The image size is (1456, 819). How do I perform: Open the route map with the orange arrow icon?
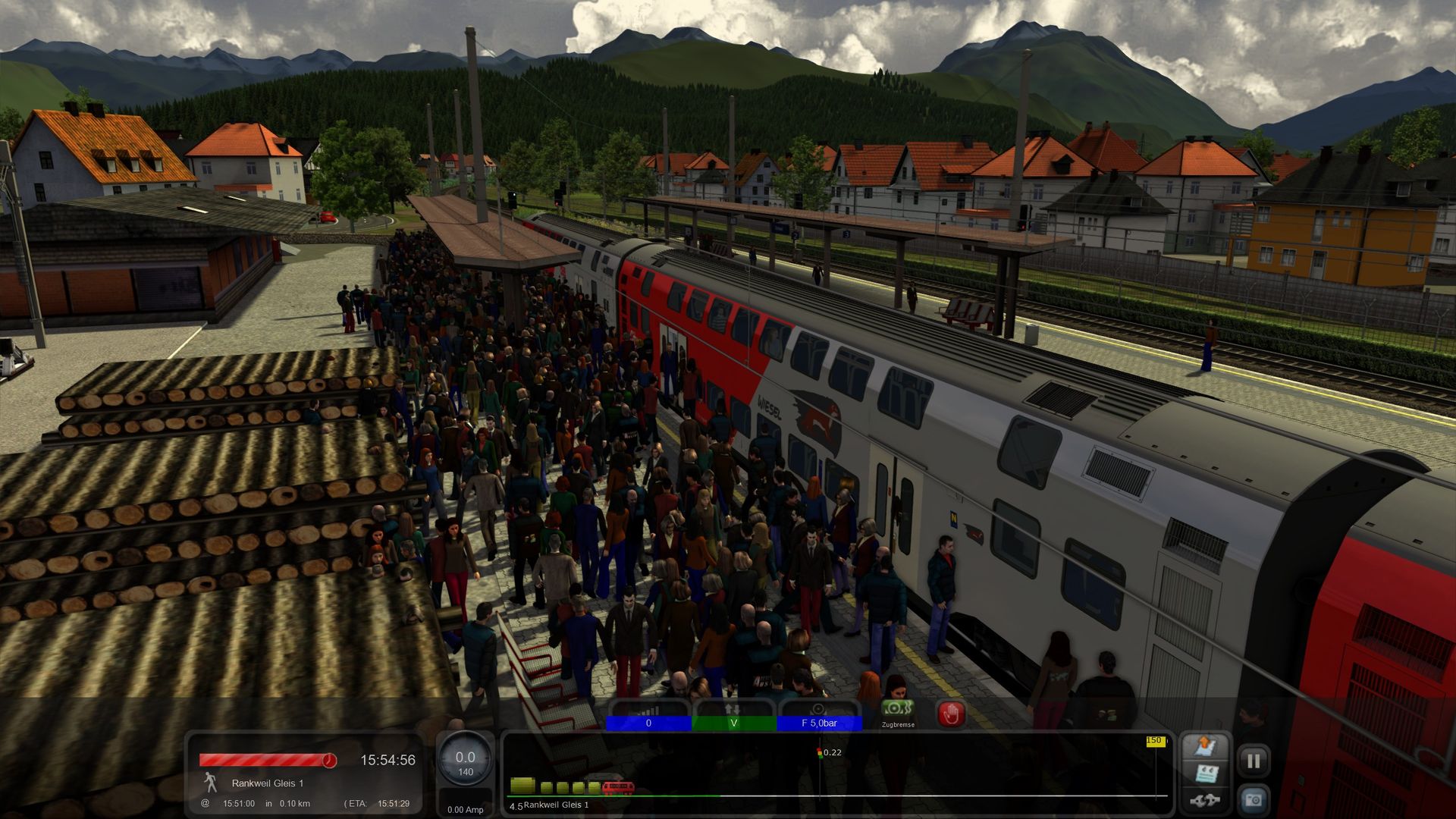pos(1205,746)
